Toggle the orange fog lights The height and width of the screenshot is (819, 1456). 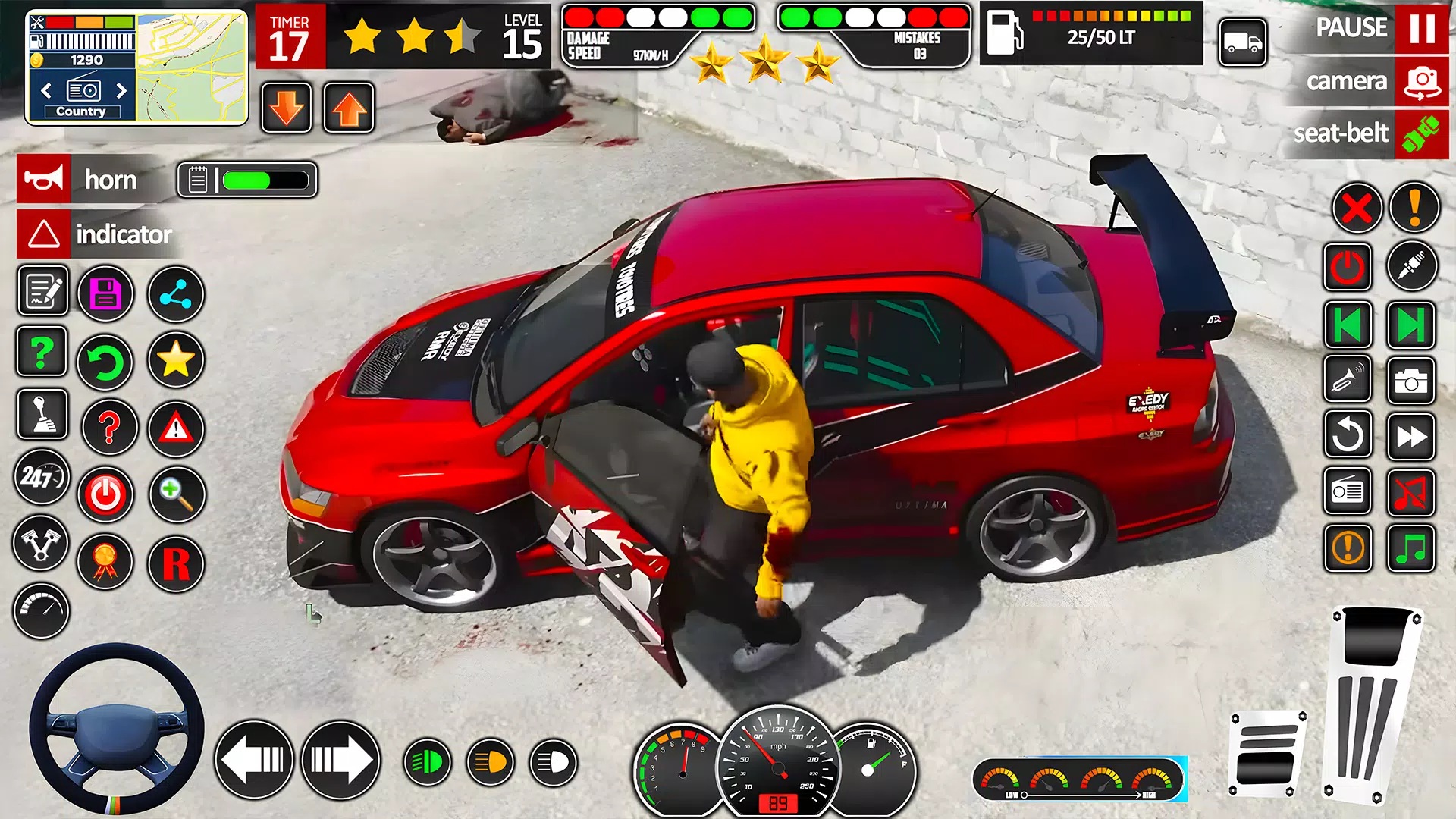[489, 761]
